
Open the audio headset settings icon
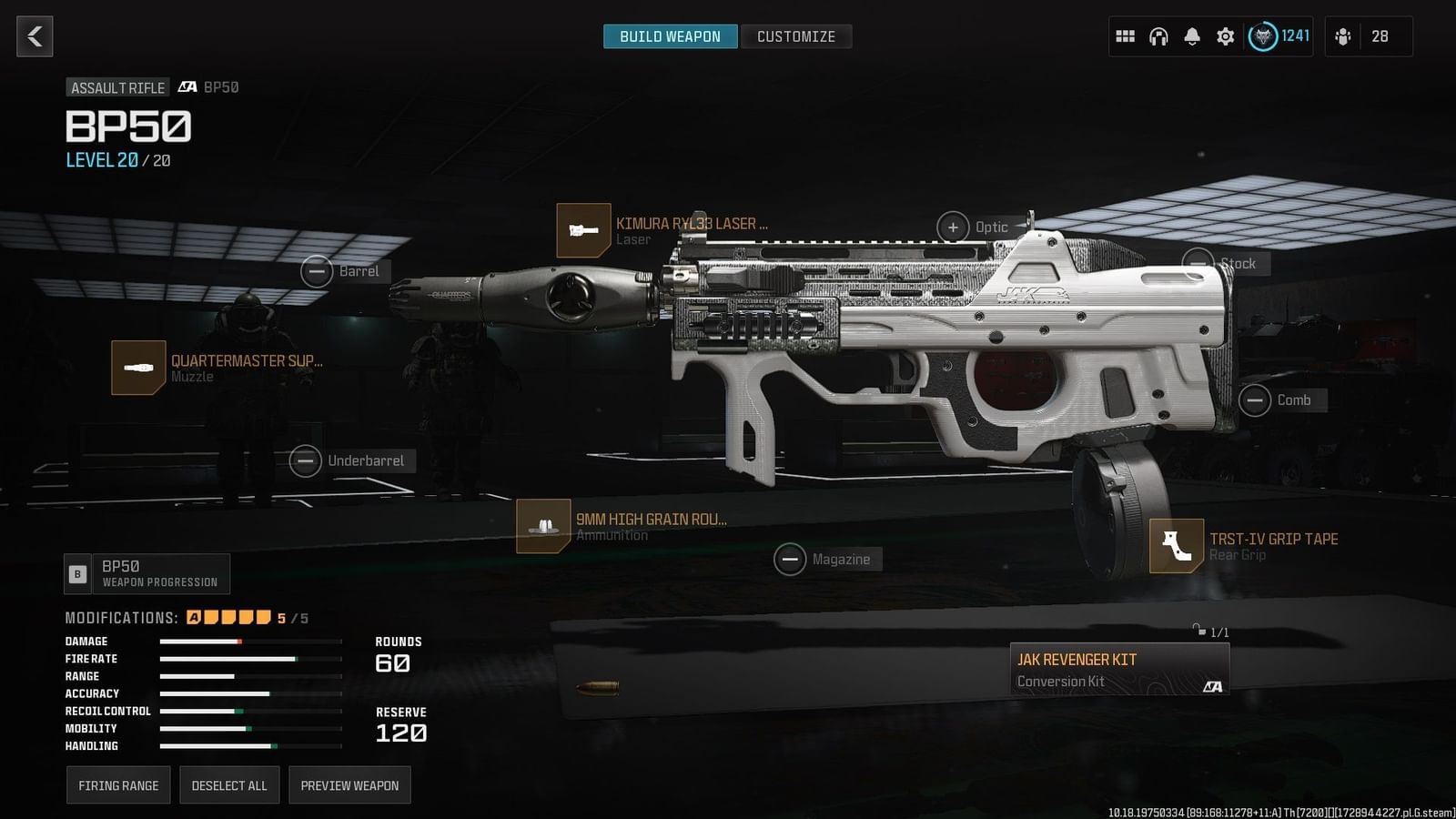(1158, 36)
